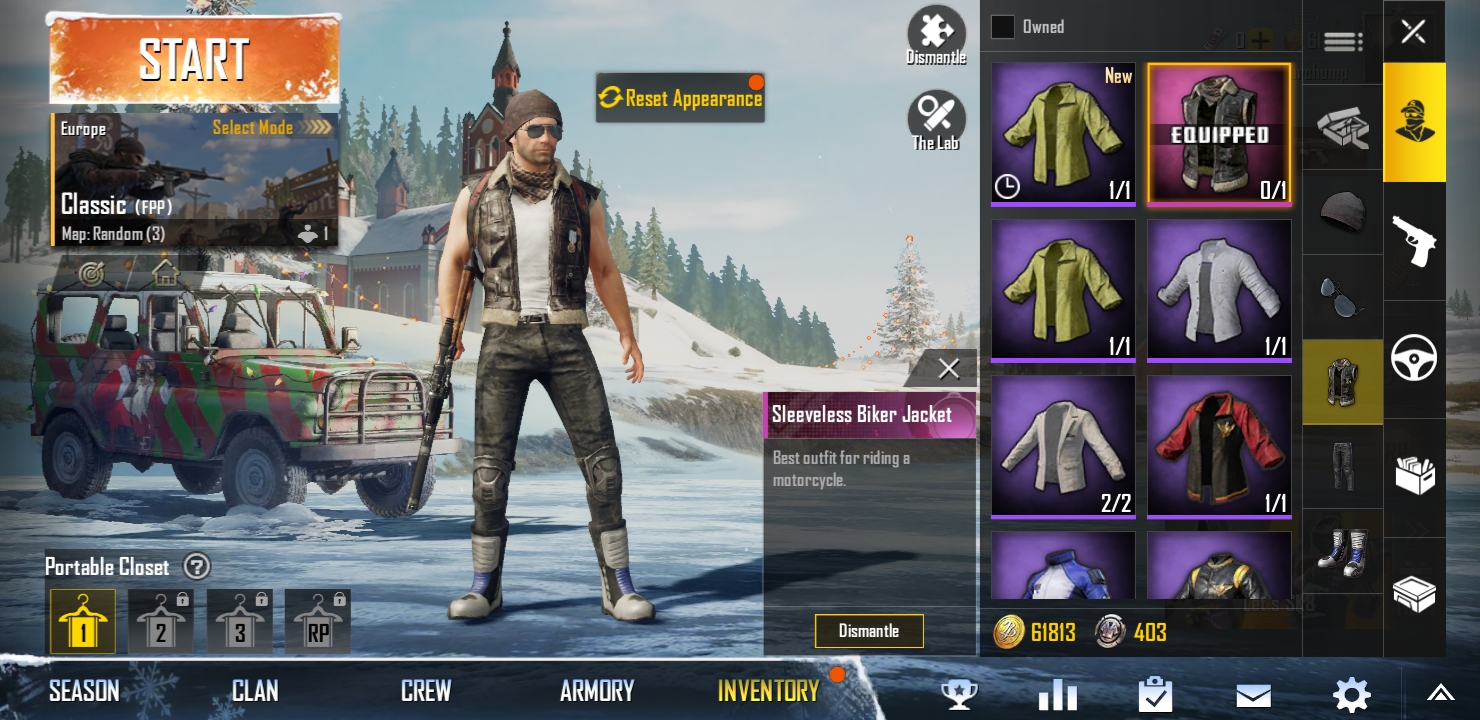Select the glasses category icon
This screenshot has height=720, width=1480.
[1342, 297]
